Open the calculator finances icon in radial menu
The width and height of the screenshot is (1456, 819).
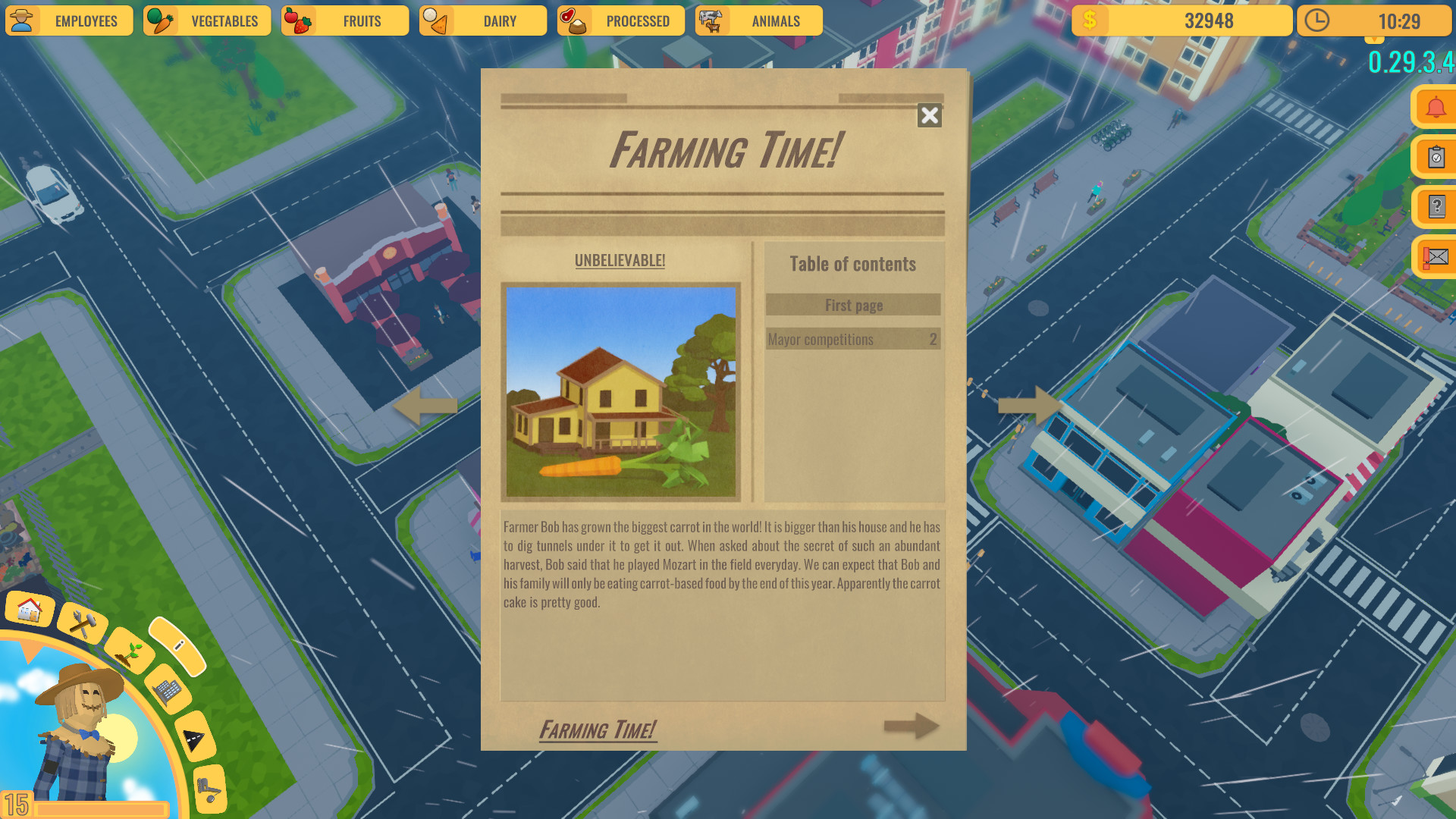pos(168,691)
